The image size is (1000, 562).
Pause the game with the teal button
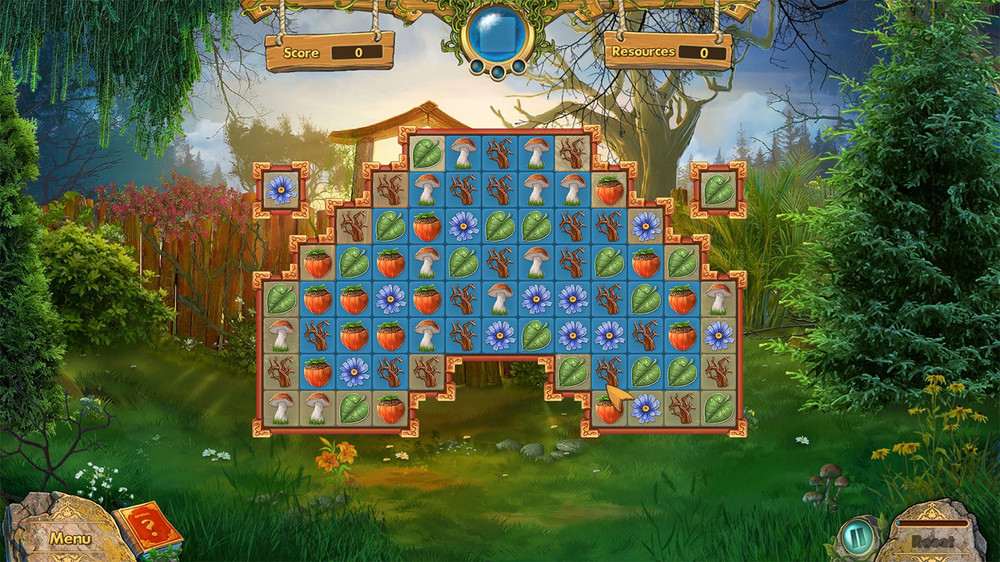pos(855,536)
